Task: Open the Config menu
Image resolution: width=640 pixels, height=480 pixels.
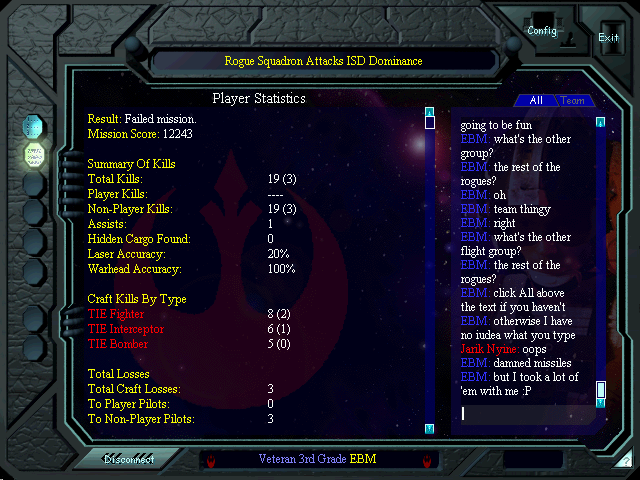Action: click(542, 31)
